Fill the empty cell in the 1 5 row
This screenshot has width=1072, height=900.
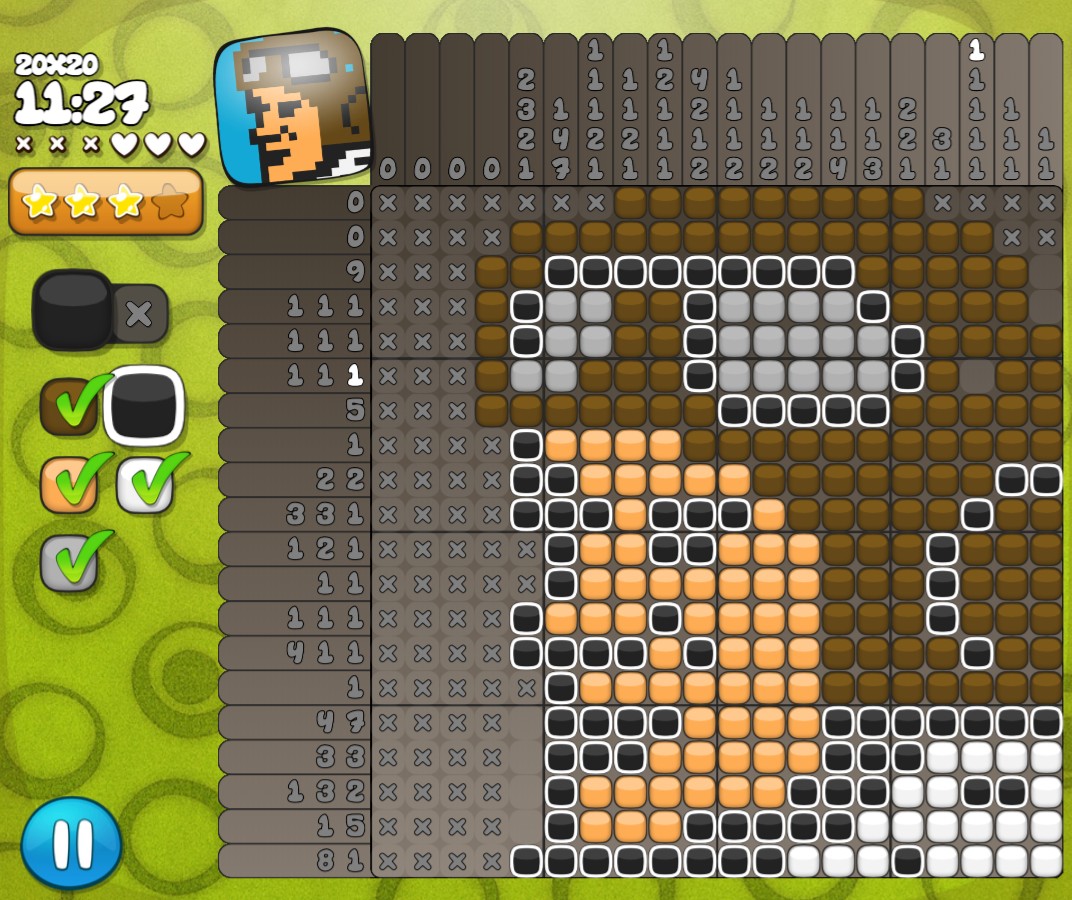click(526, 826)
